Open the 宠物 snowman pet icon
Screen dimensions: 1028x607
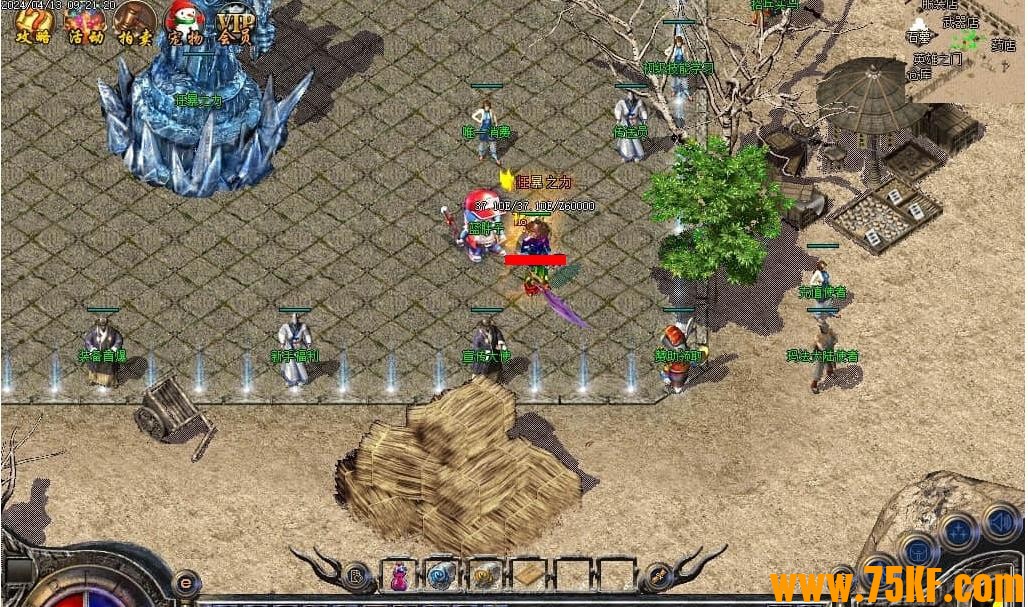click(x=184, y=23)
